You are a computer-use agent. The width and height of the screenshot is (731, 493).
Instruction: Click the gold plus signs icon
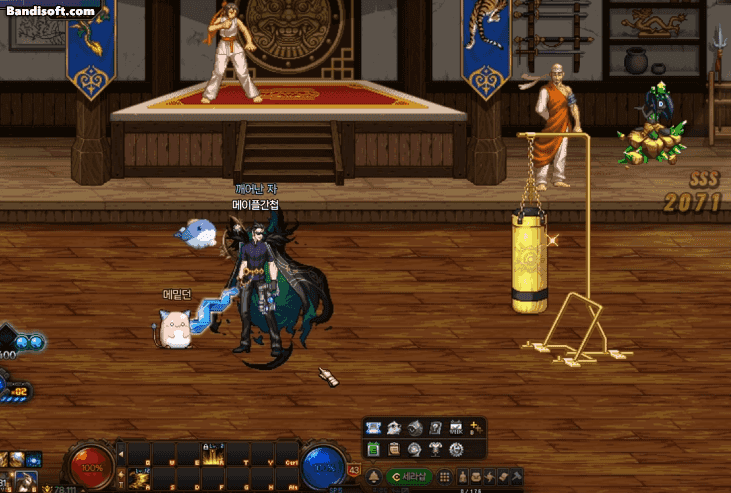click(476, 428)
